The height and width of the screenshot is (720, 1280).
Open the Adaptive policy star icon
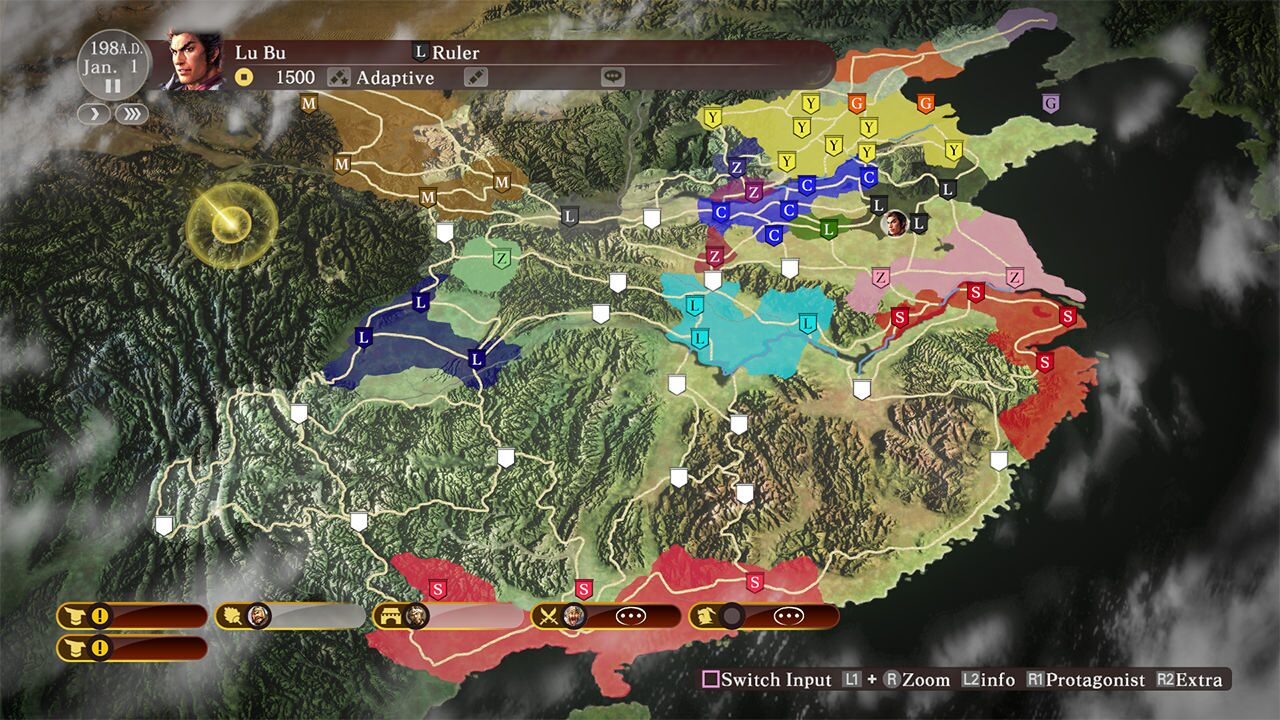click(338, 76)
